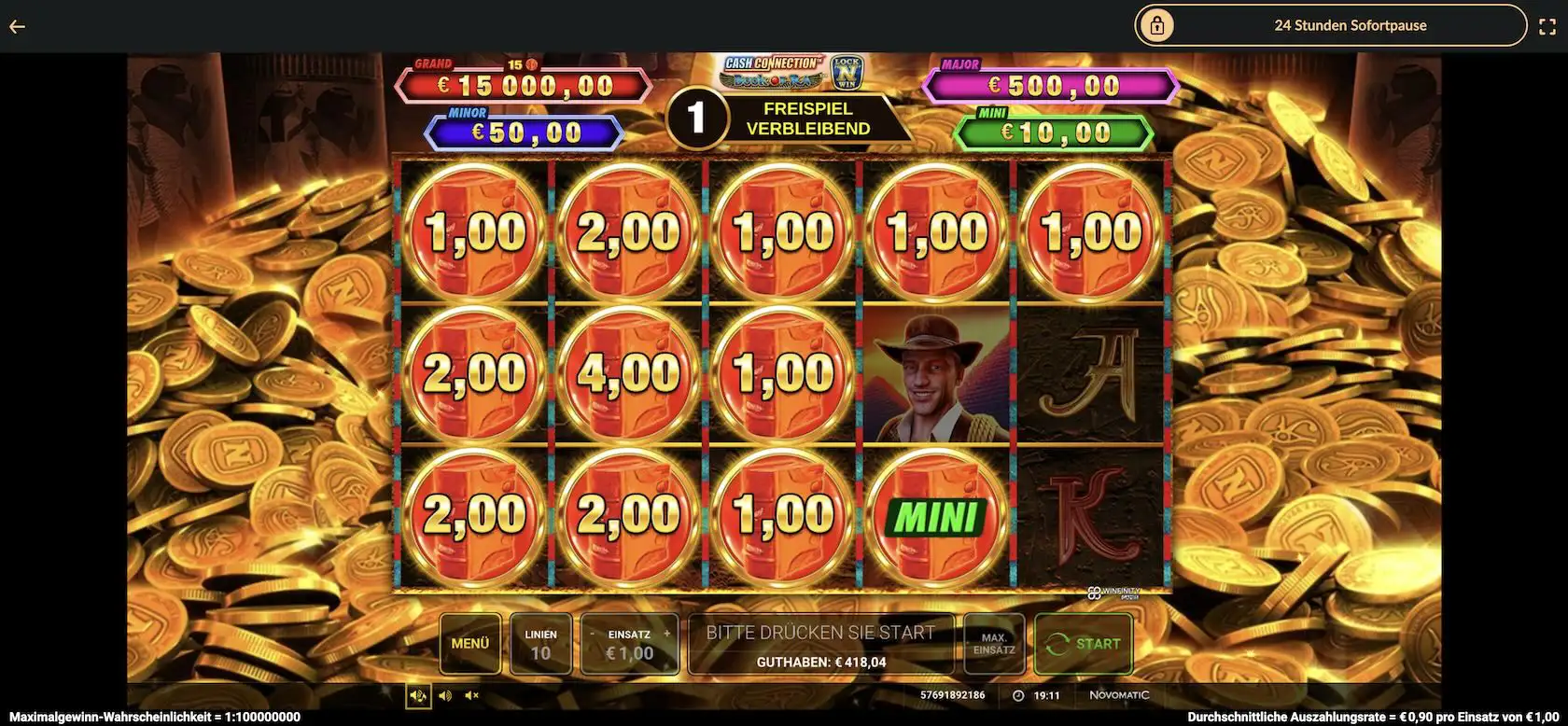Click the lock icon beside 24 Stunden Sofortpause
Viewport: 1568px width, 726px height.
click(x=1157, y=25)
